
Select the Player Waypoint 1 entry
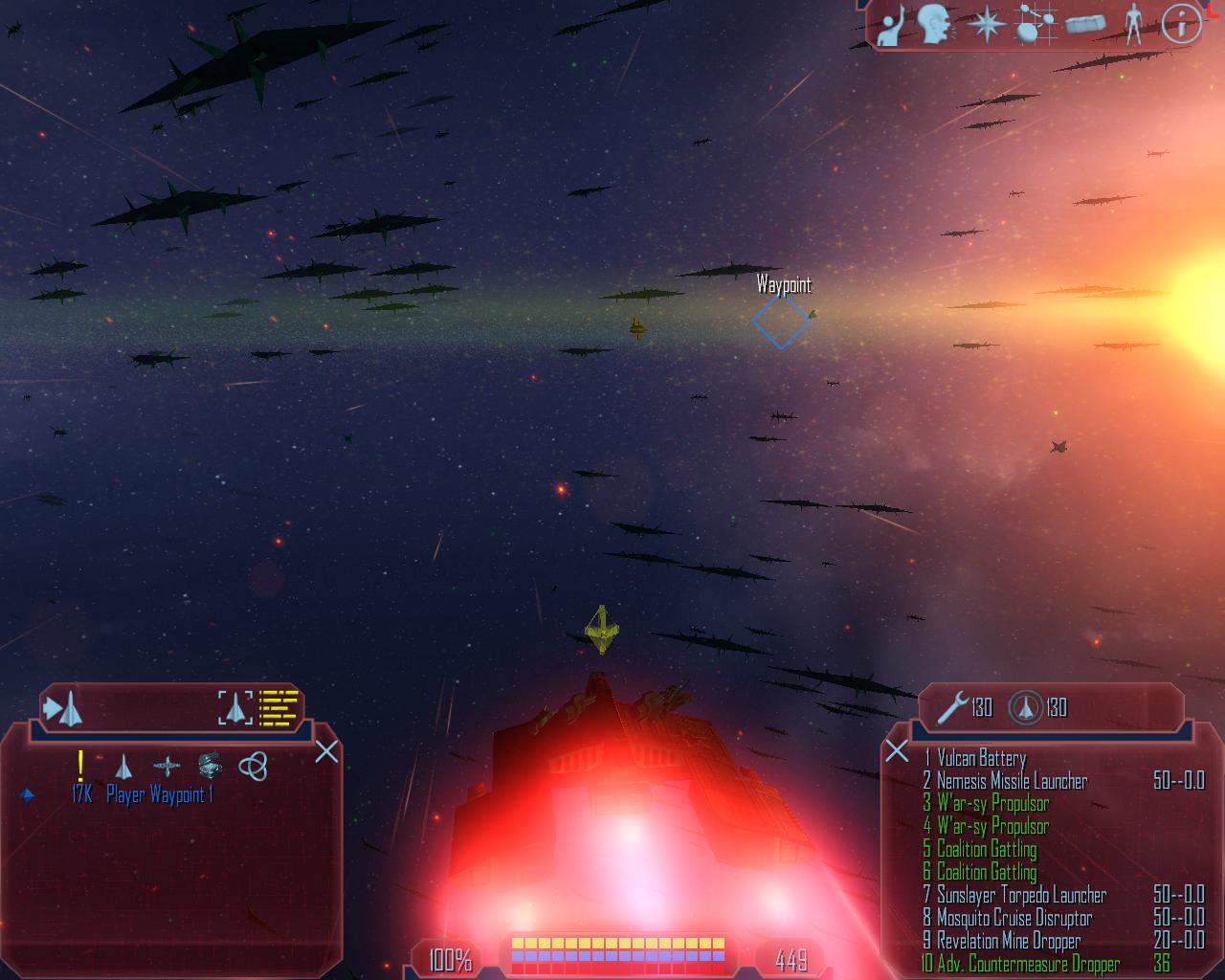coord(159,794)
